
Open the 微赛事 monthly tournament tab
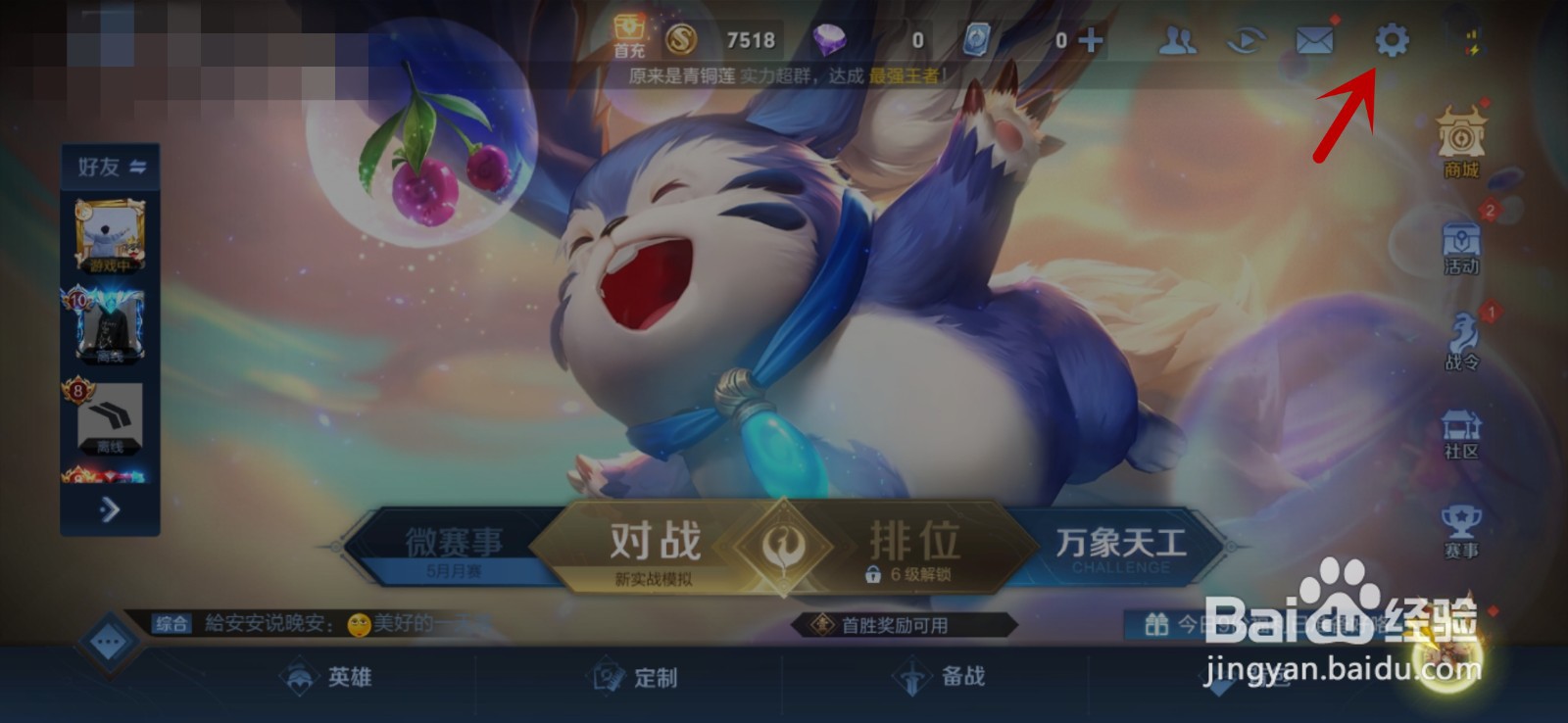pos(453,540)
